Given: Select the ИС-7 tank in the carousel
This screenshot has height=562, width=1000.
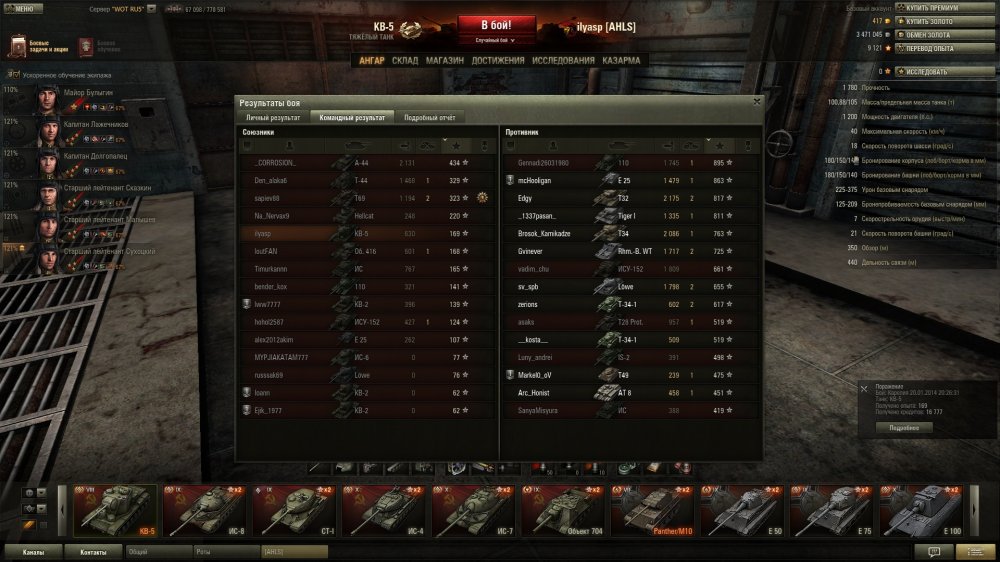Looking at the screenshot, I should [x=474, y=512].
